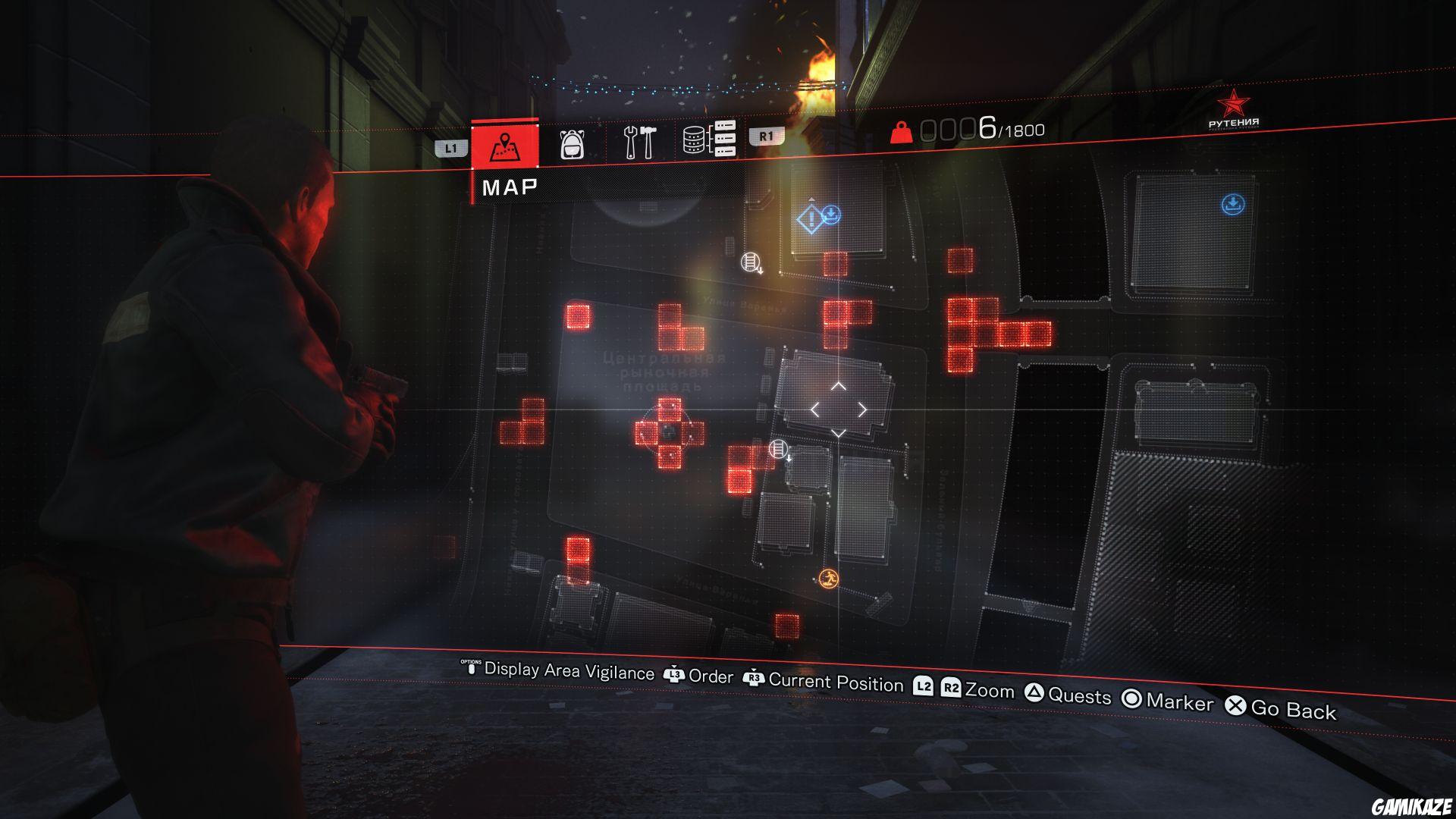The width and height of the screenshot is (1456, 819).
Task: Toggle the R2 zoom-in control
Action: pos(950,687)
